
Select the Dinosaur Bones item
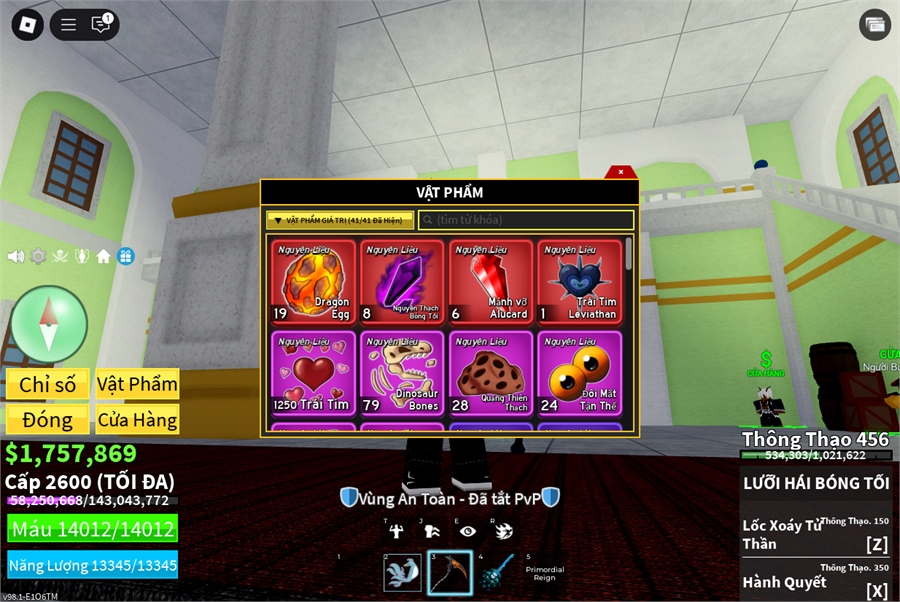click(402, 373)
